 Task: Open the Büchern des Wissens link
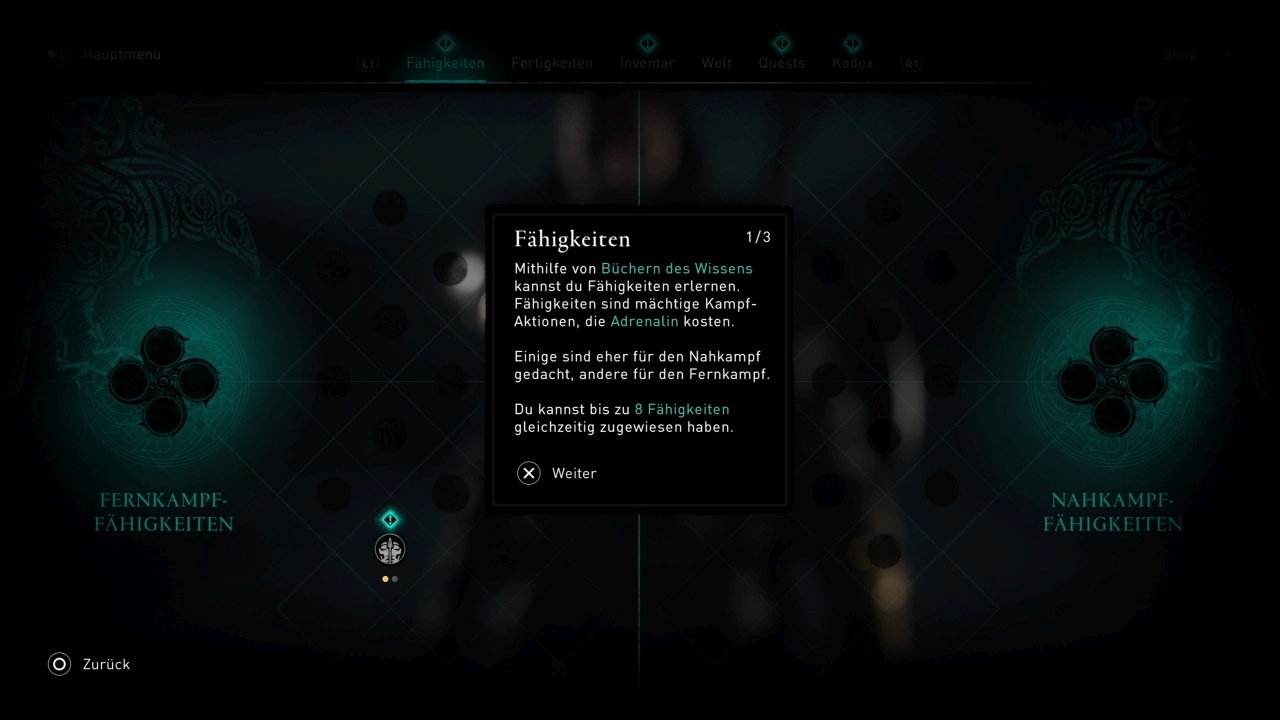676,268
